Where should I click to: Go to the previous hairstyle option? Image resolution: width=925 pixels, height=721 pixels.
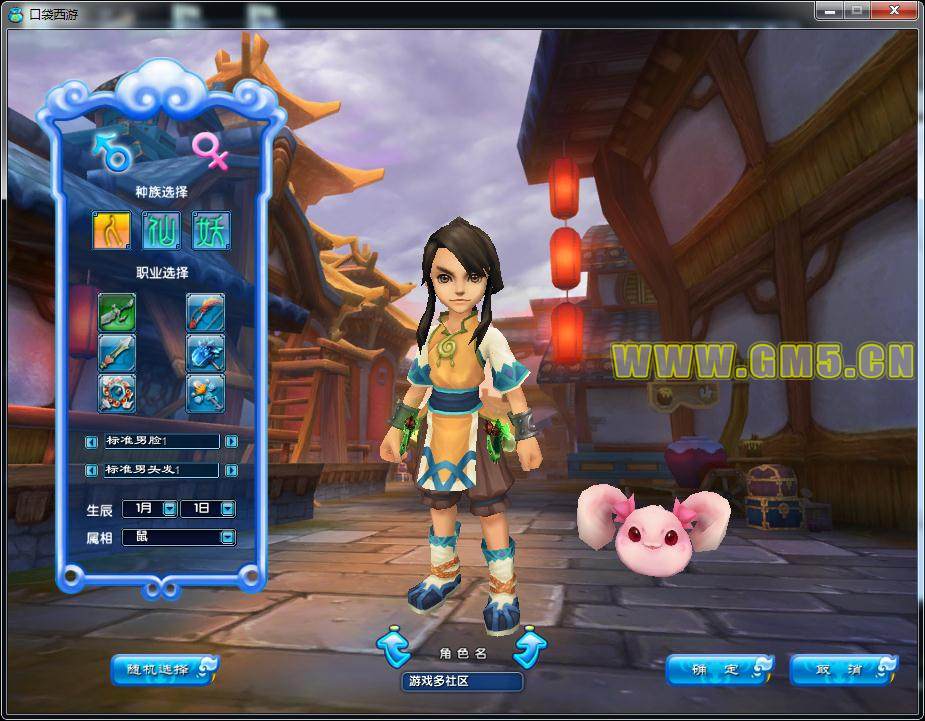(91, 470)
